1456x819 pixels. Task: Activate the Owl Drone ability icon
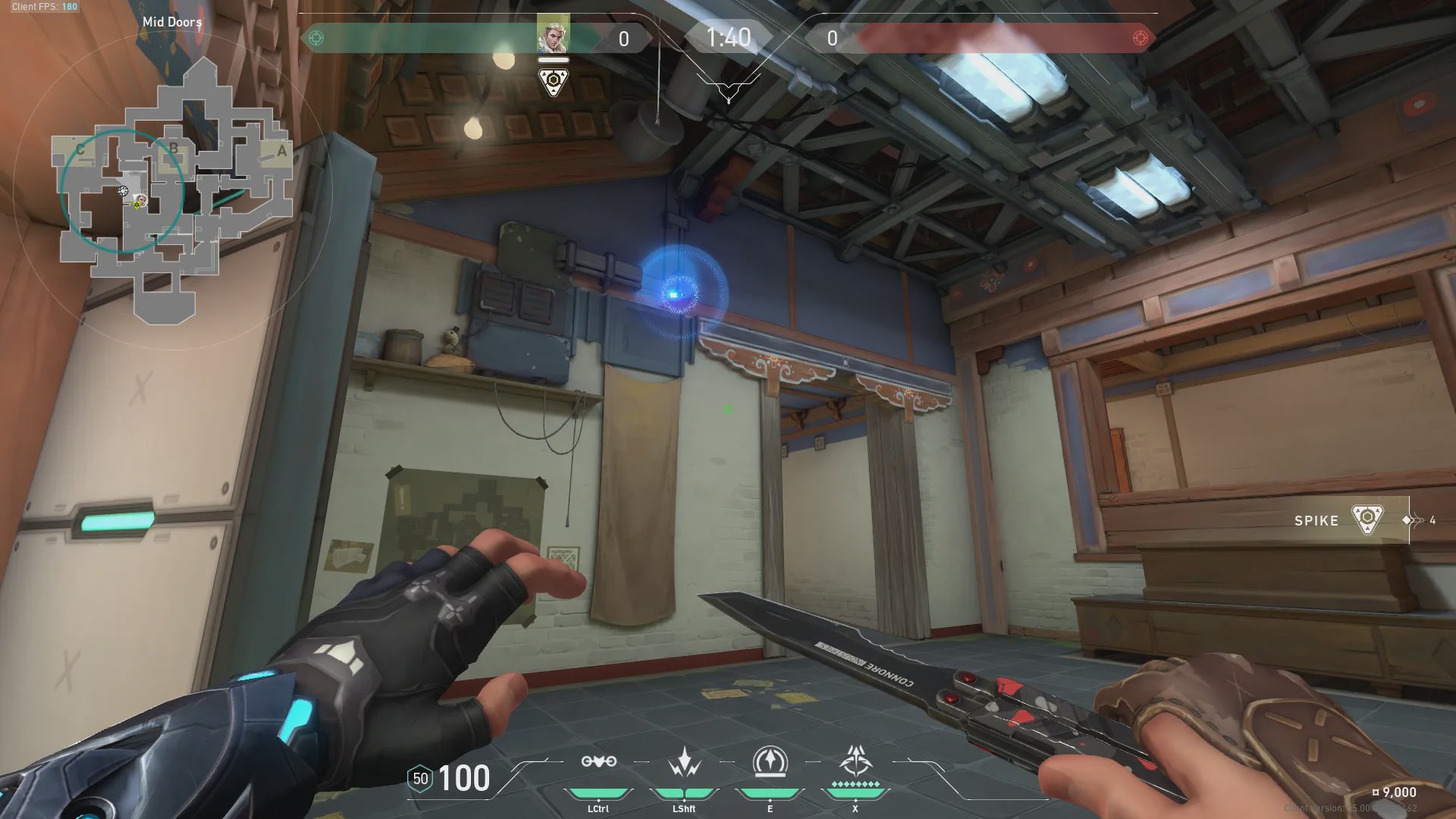598,762
